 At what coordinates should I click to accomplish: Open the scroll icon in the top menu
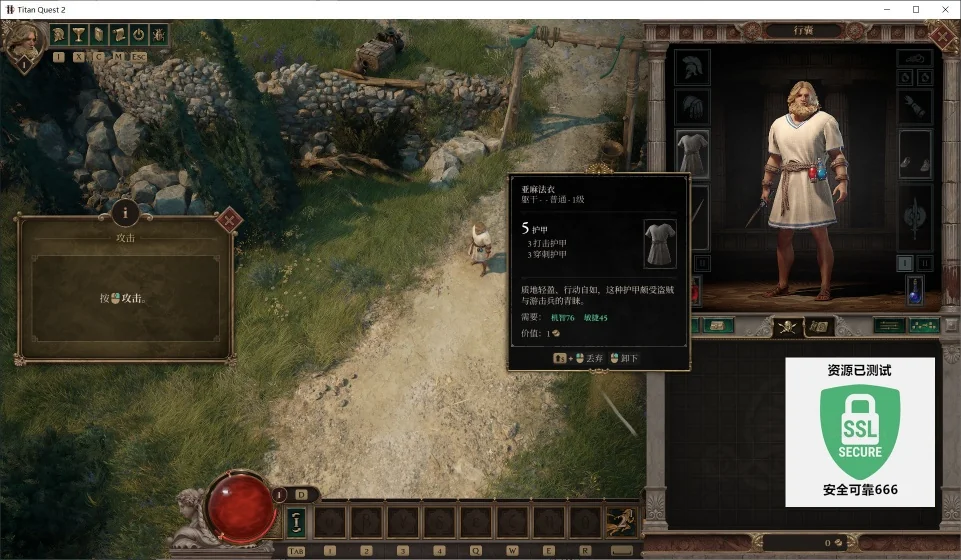pyautogui.click(x=118, y=34)
